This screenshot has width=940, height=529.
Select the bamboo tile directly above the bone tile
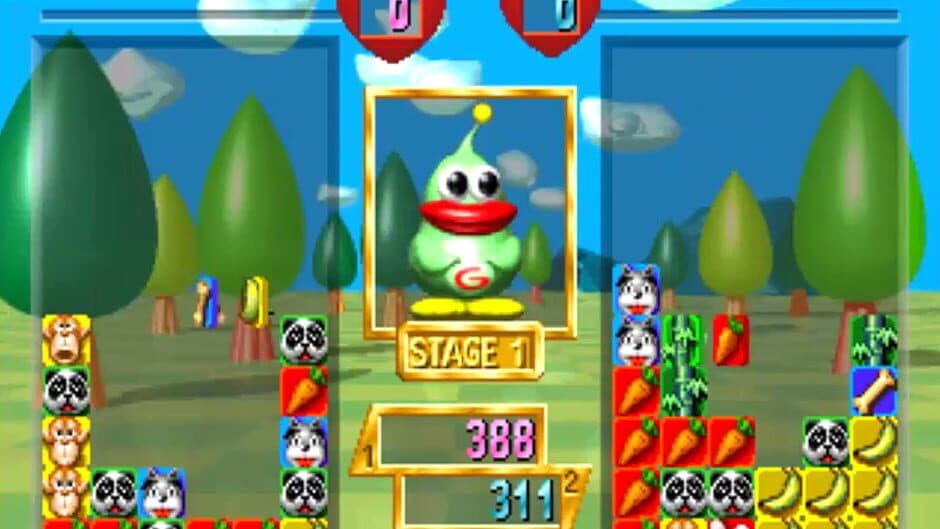[873, 340]
